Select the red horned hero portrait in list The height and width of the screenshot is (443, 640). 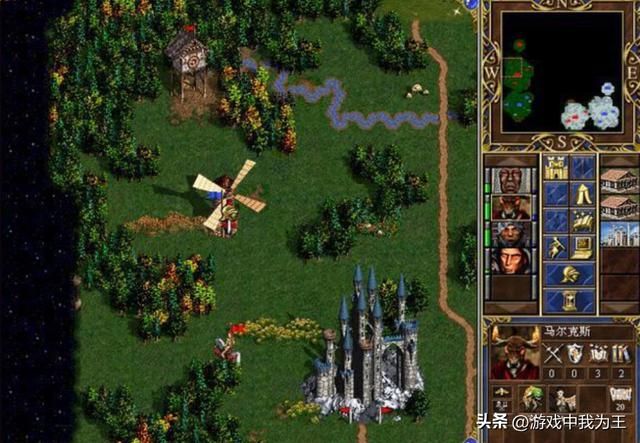[x=512, y=207]
